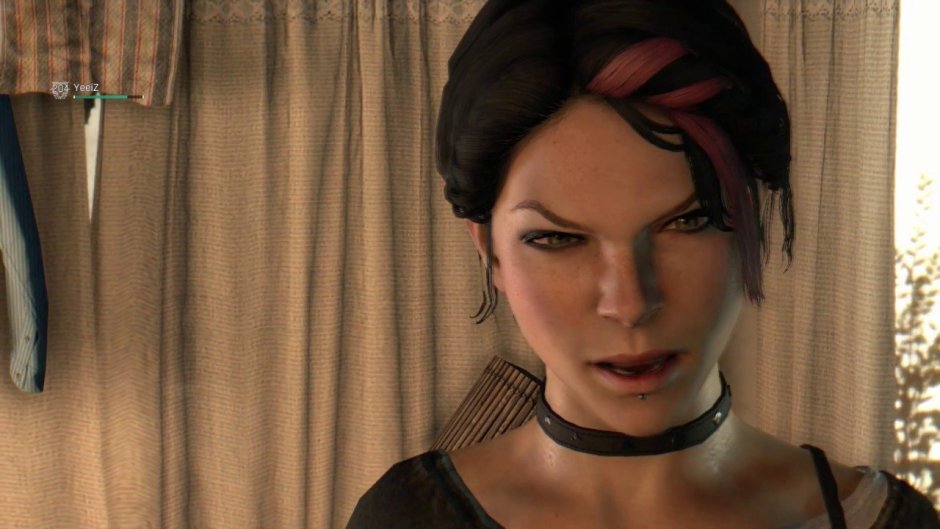This screenshot has height=529, width=940.
Task: Select the YeelZ player nameplate
Action: click(88, 88)
